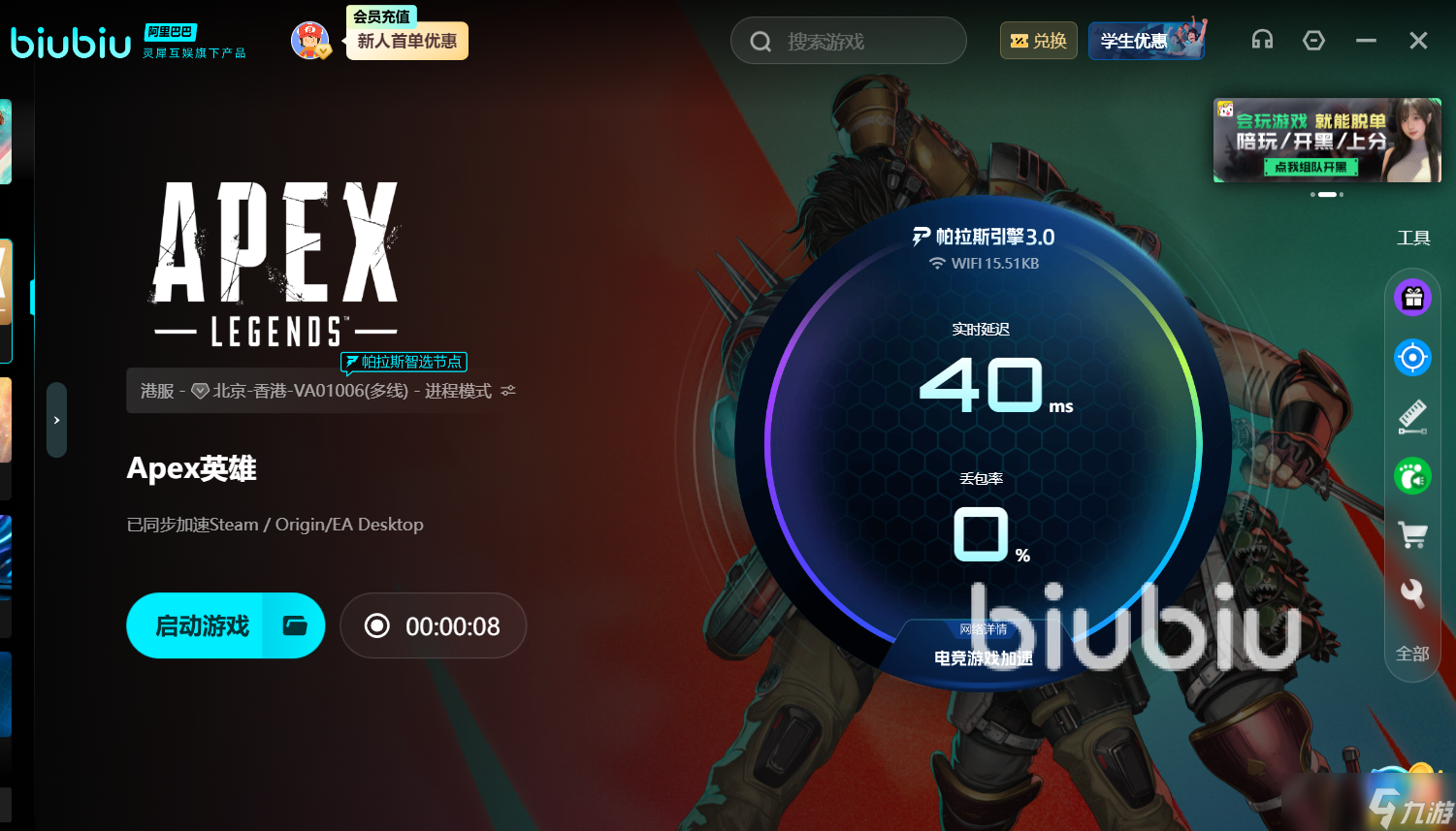Open 帕拉斯智选节点 selector
Viewport: 1456px width, 831px height.
pos(404,362)
